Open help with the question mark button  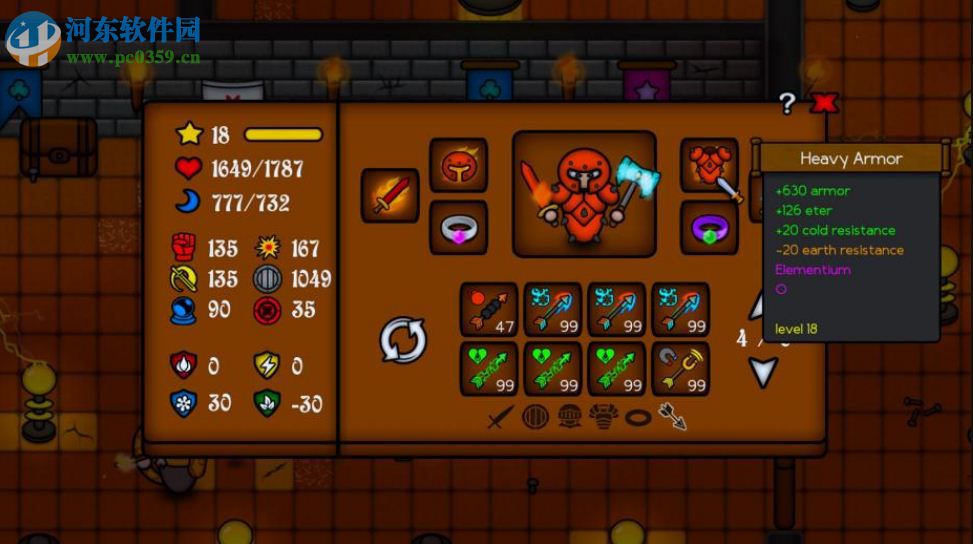[x=788, y=102]
